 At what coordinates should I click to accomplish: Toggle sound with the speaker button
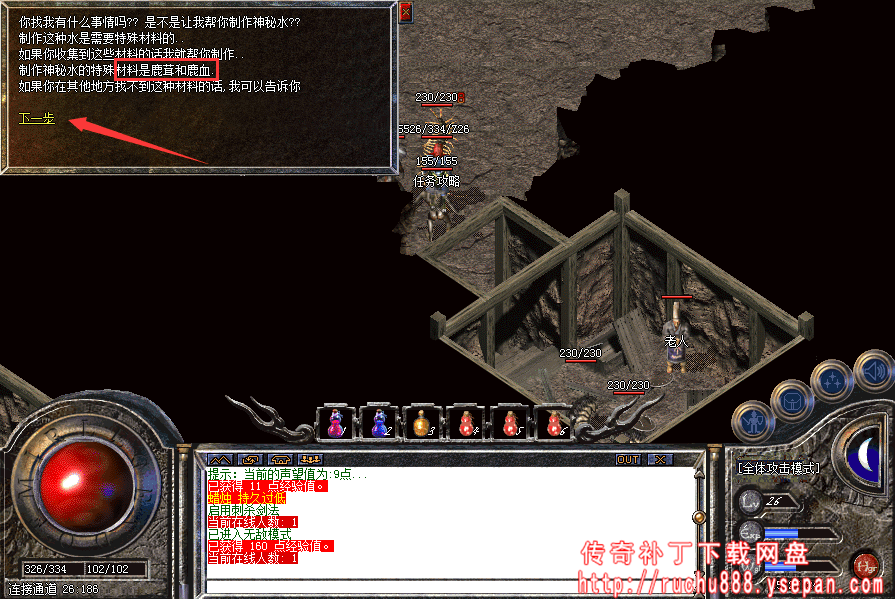click(x=872, y=373)
